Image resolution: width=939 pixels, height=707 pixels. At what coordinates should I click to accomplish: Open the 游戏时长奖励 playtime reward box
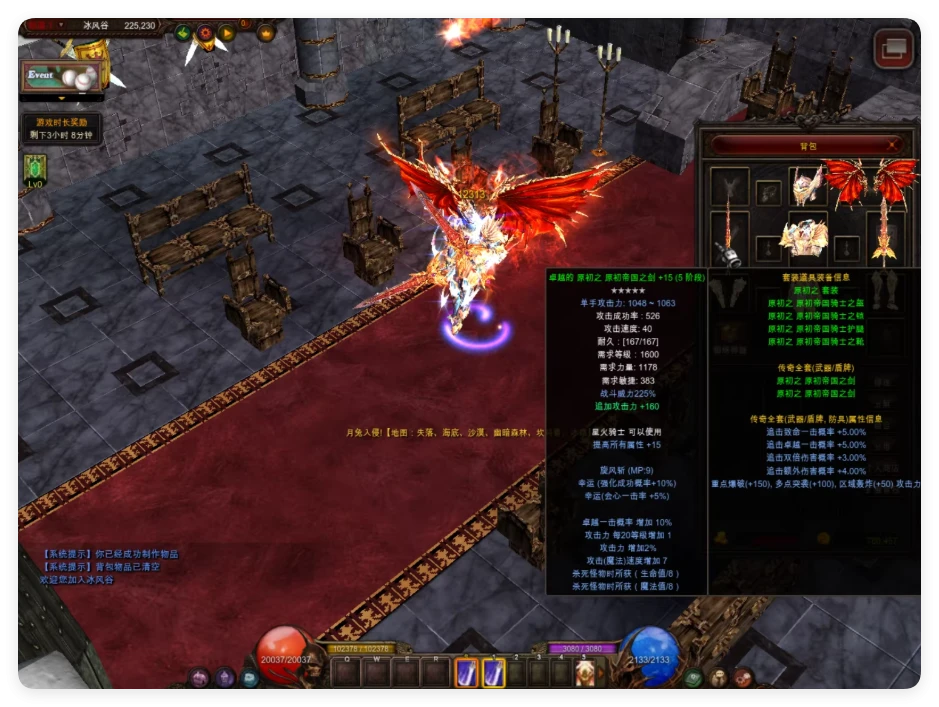tap(62, 128)
